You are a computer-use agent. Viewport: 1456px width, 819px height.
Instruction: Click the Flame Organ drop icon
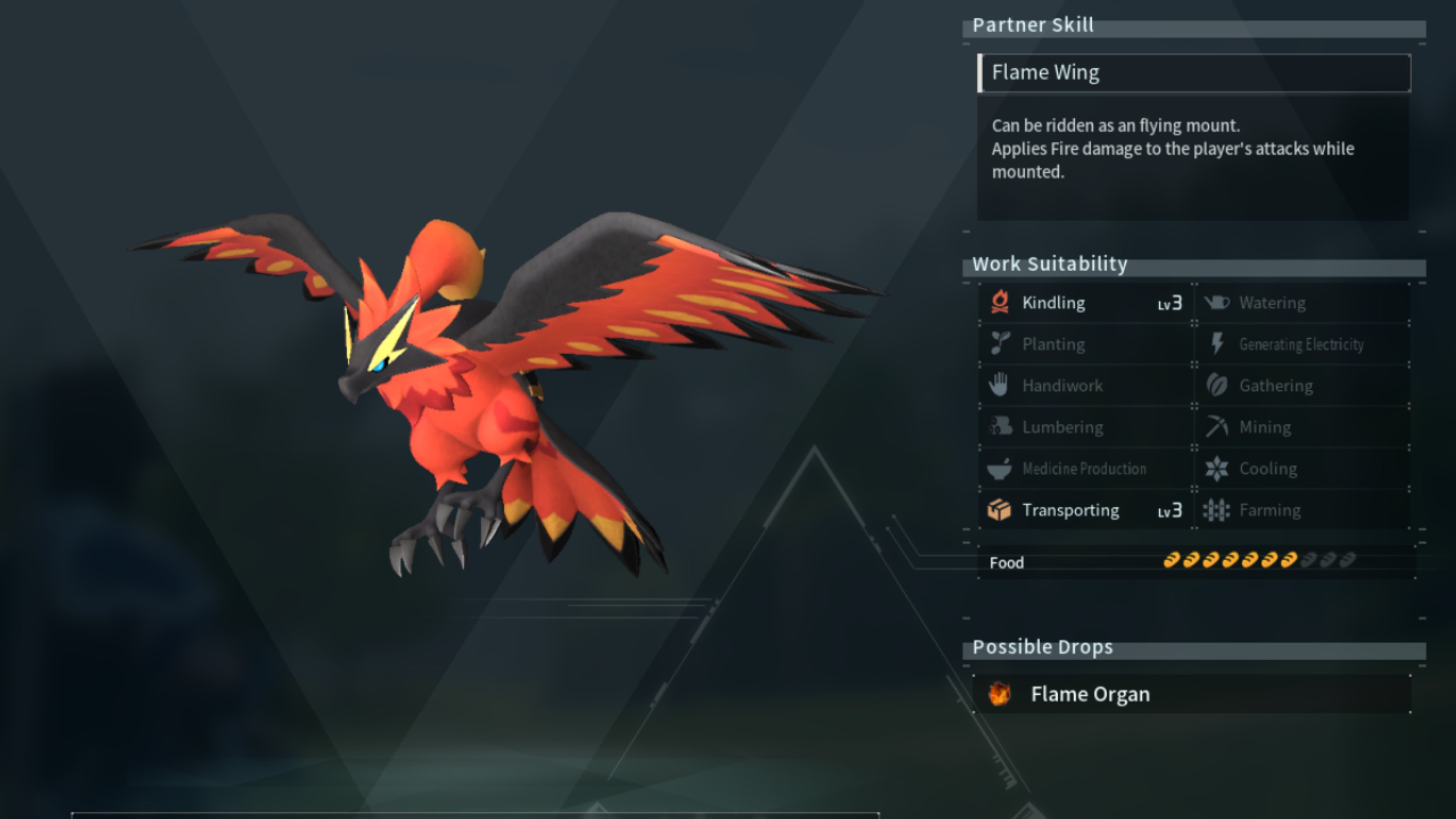click(1000, 694)
